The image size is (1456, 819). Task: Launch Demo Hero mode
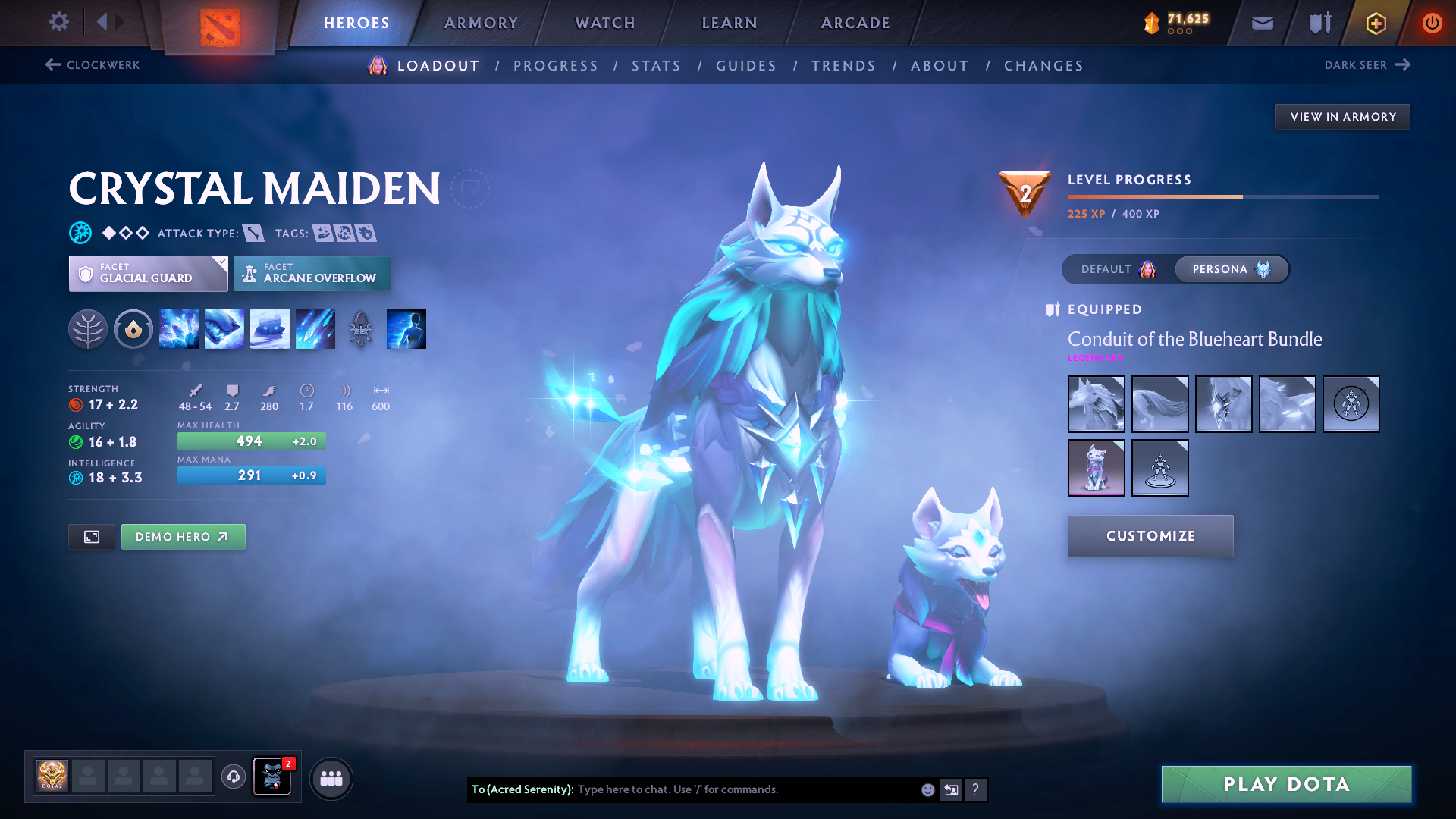183,537
